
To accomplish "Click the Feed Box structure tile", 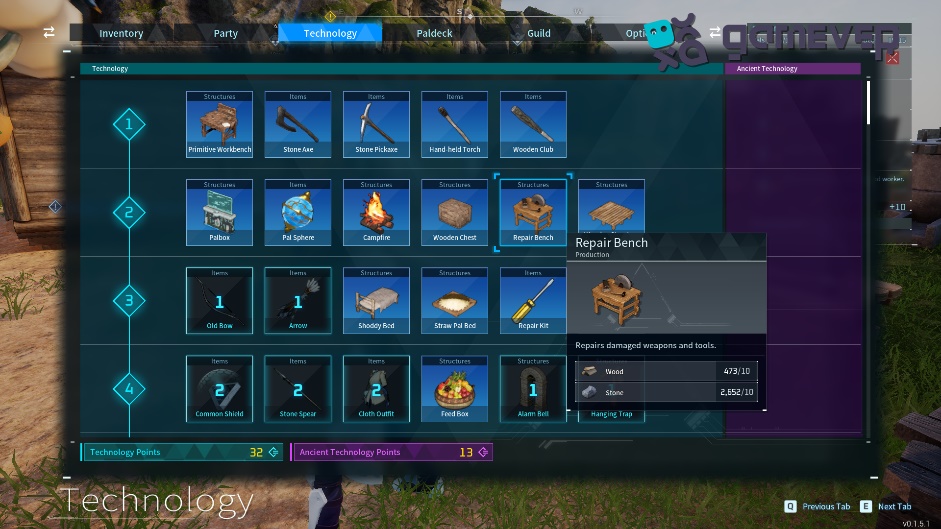I will [455, 388].
